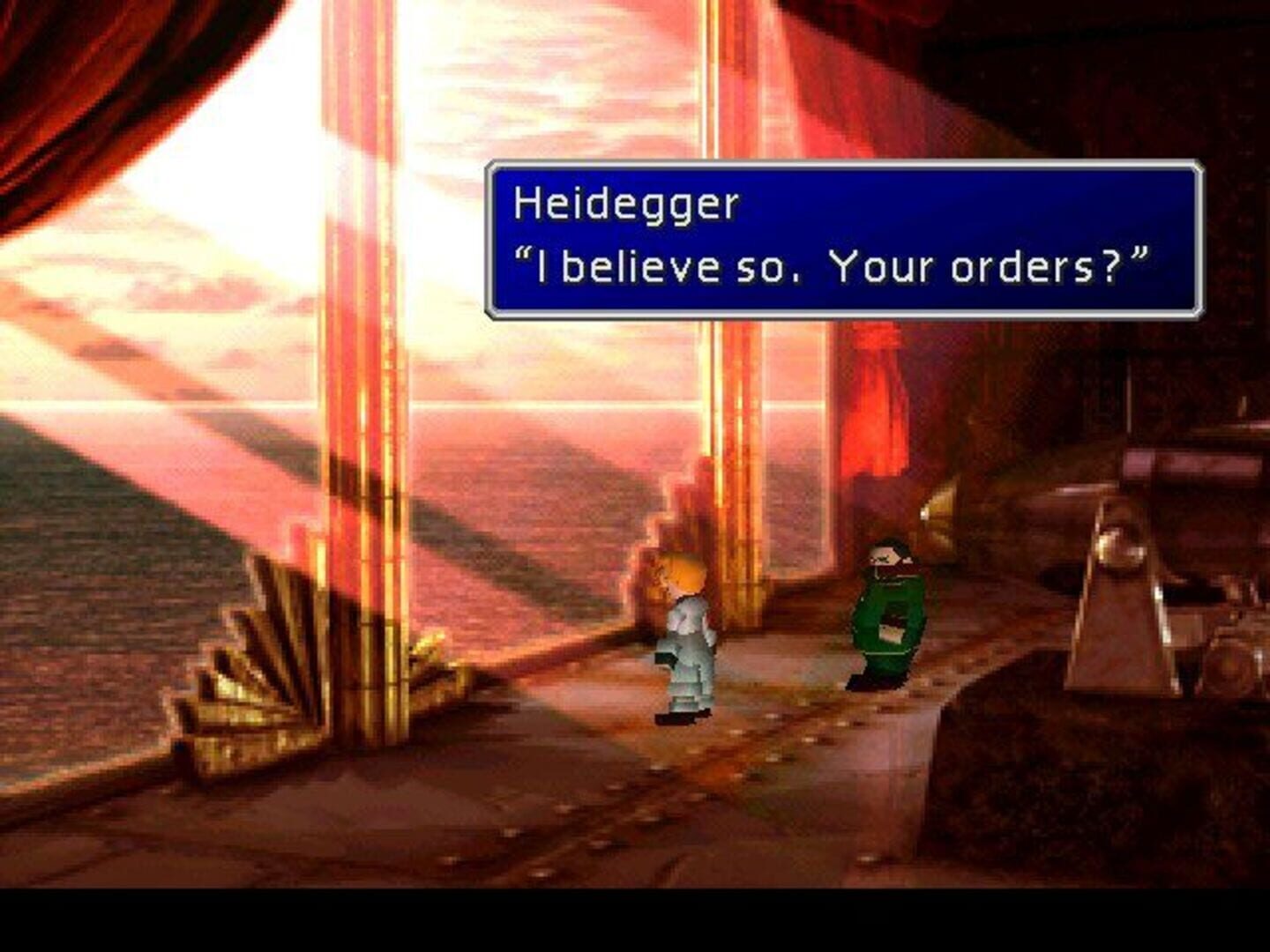1270x952 pixels.
Task: Click the Heidegger dialogue box
Action: [x=847, y=238]
